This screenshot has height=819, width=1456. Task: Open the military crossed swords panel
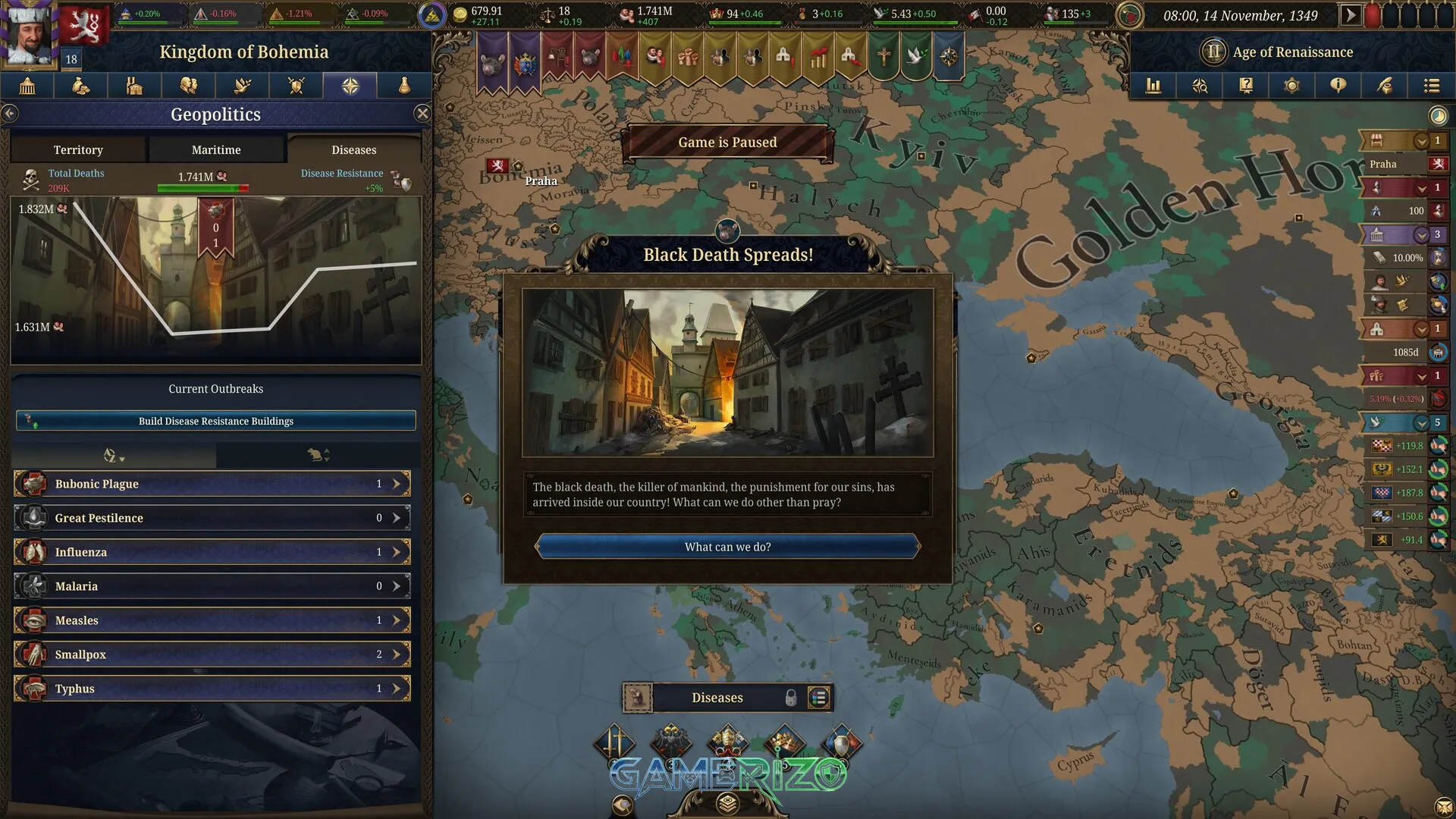pyautogui.click(x=296, y=86)
